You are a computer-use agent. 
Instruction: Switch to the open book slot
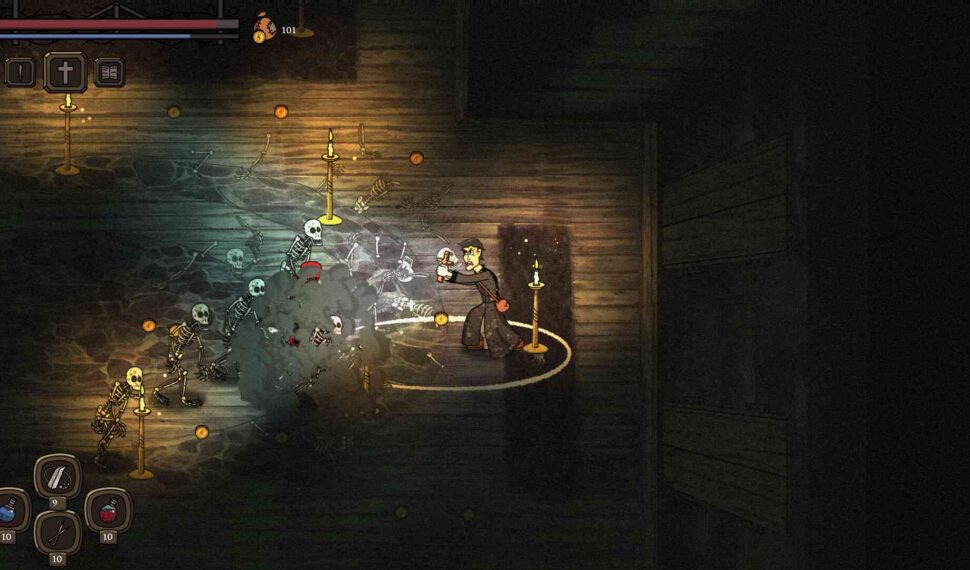coord(109,72)
